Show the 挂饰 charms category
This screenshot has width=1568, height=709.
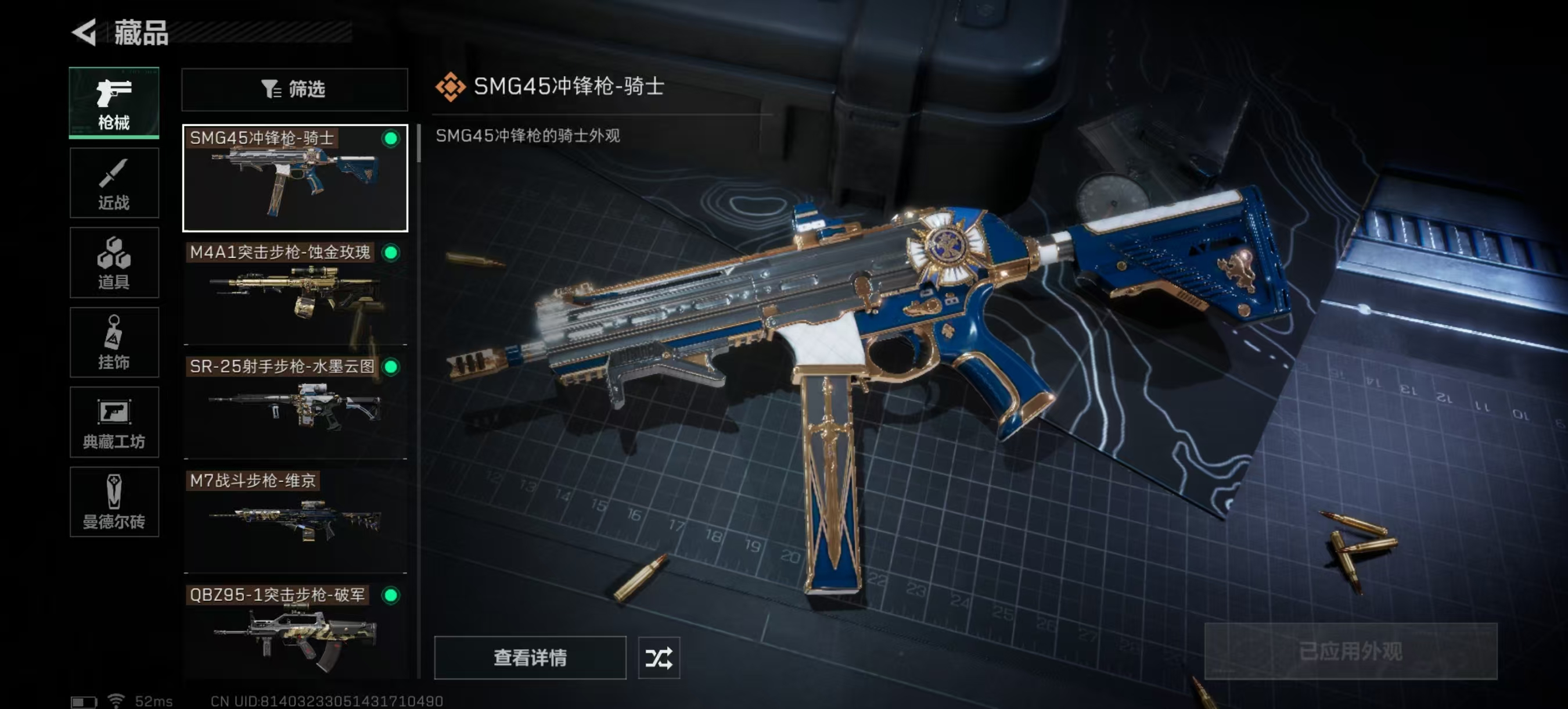114,342
